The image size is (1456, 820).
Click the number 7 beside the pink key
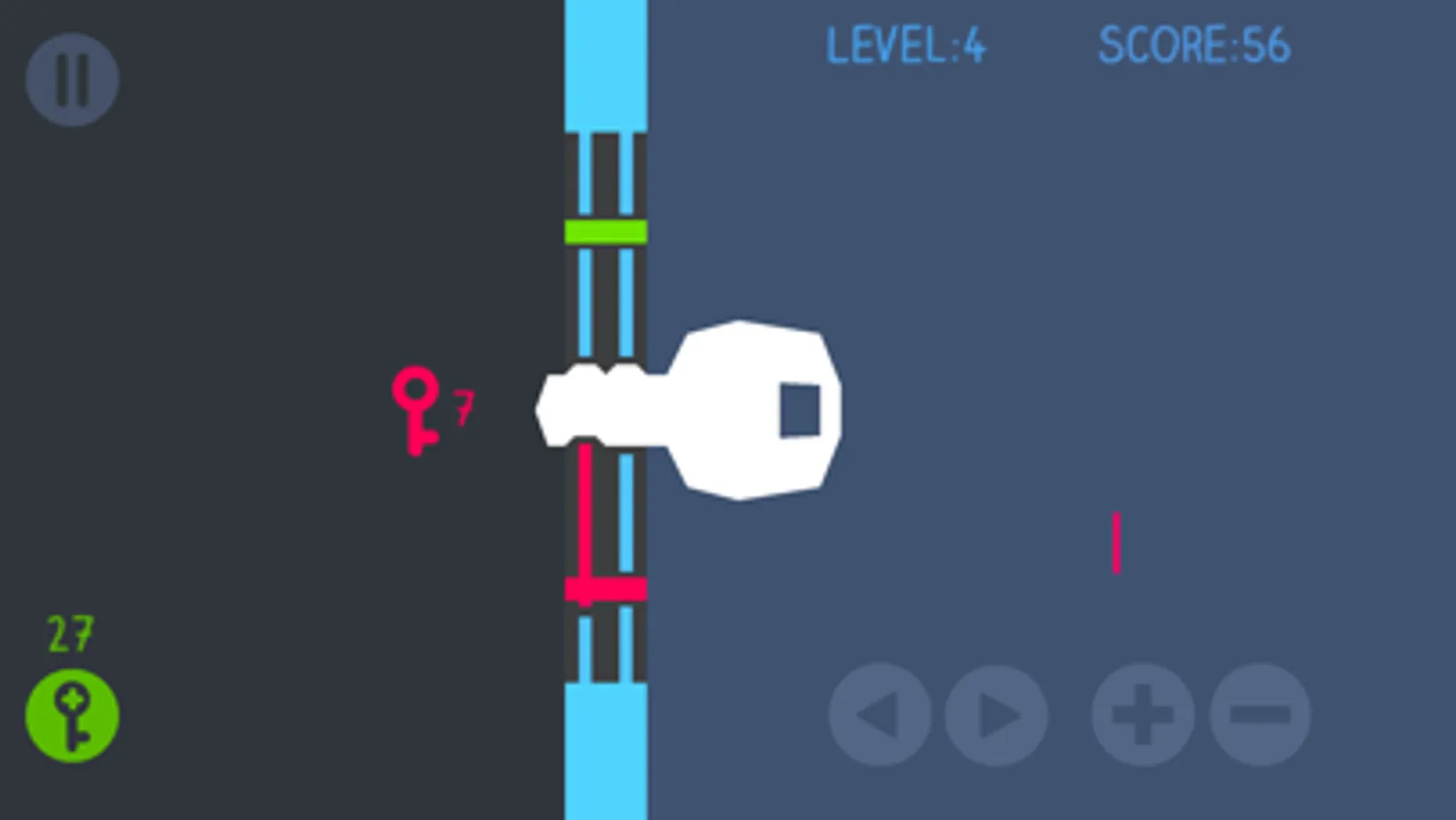click(464, 408)
